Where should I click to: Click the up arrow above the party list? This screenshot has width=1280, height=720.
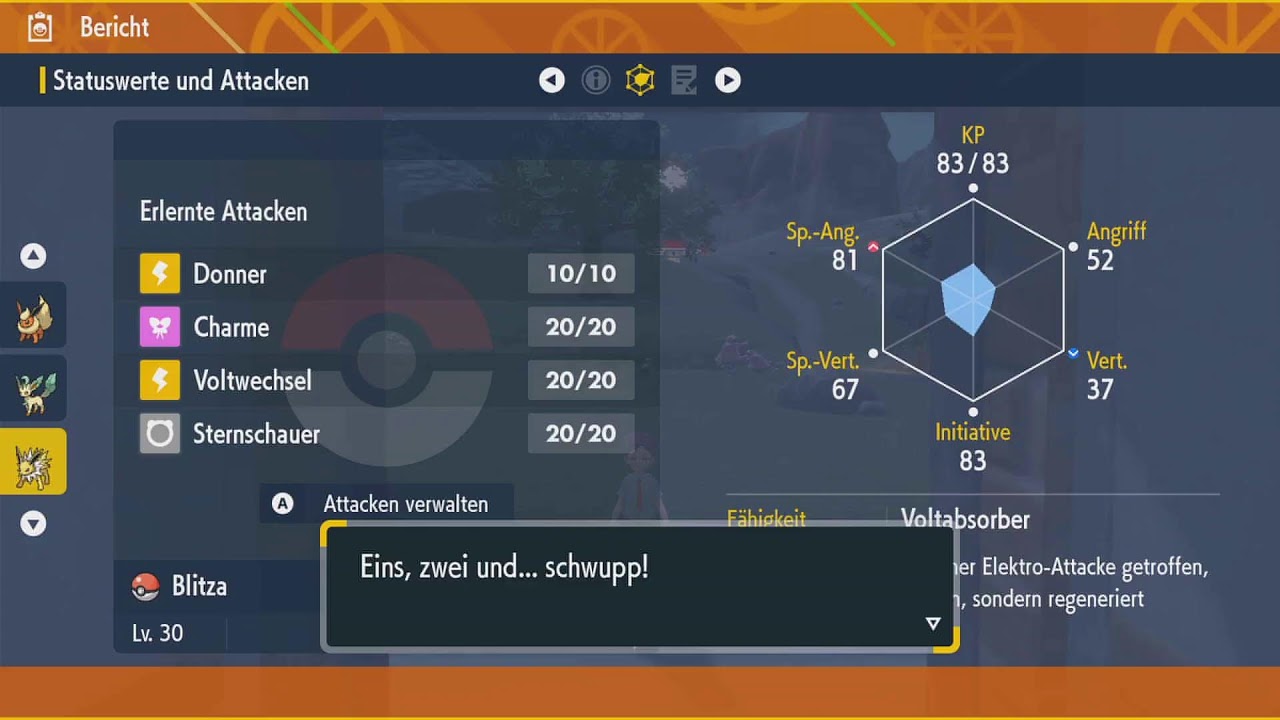pyautogui.click(x=33, y=256)
